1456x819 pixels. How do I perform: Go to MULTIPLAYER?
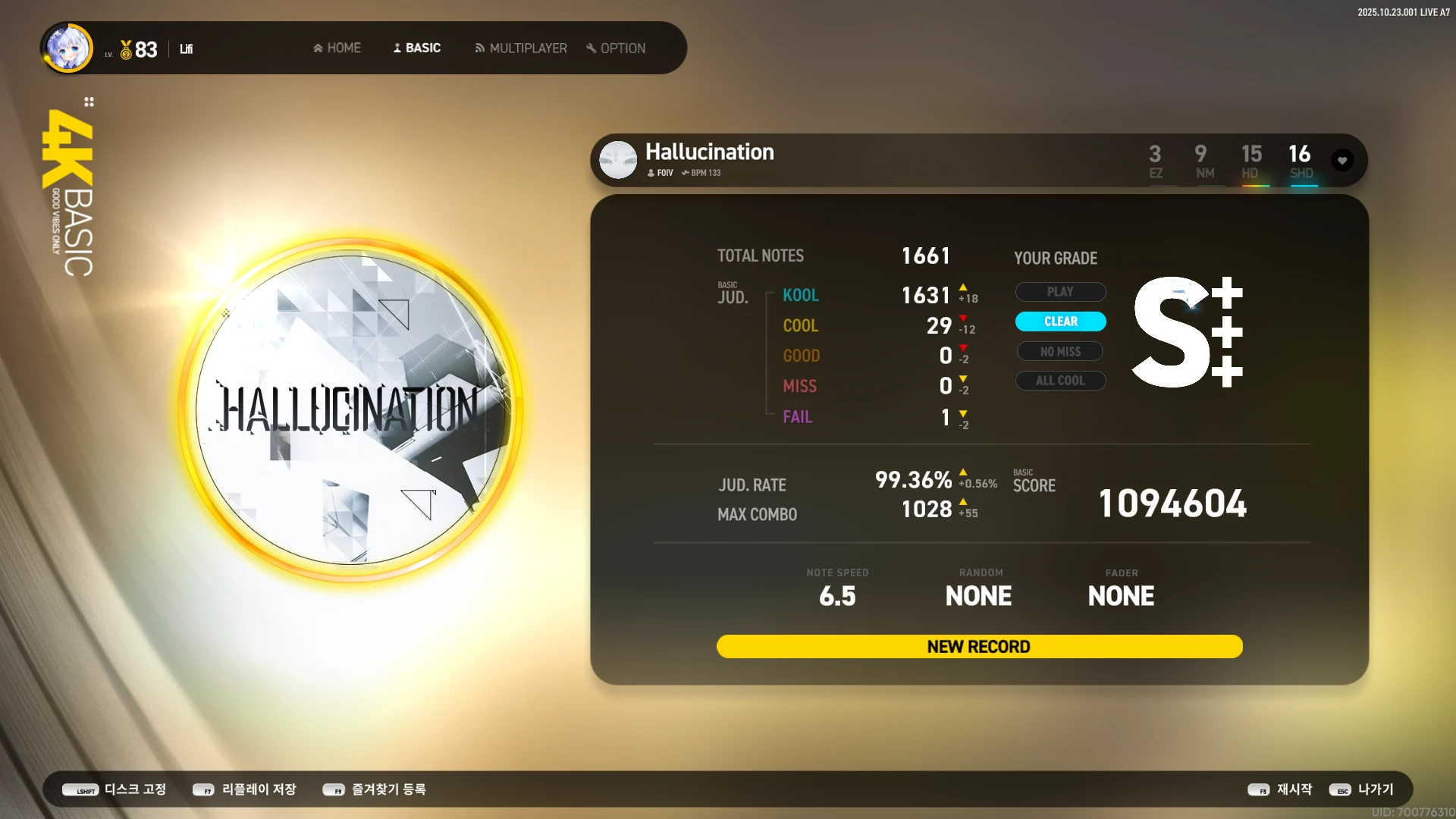click(x=521, y=48)
